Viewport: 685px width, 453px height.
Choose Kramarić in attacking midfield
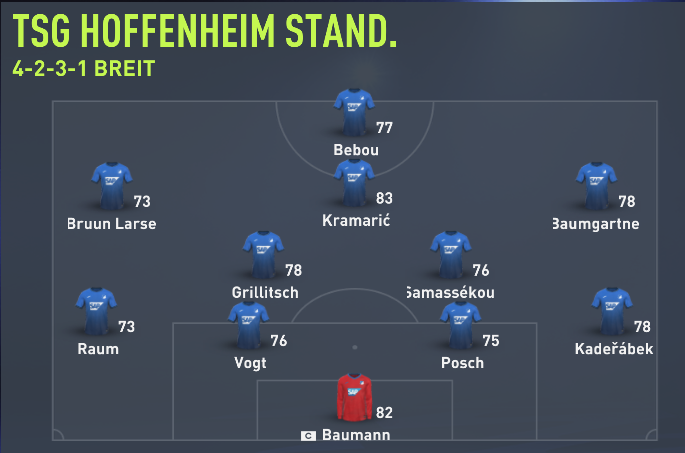(x=354, y=184)
